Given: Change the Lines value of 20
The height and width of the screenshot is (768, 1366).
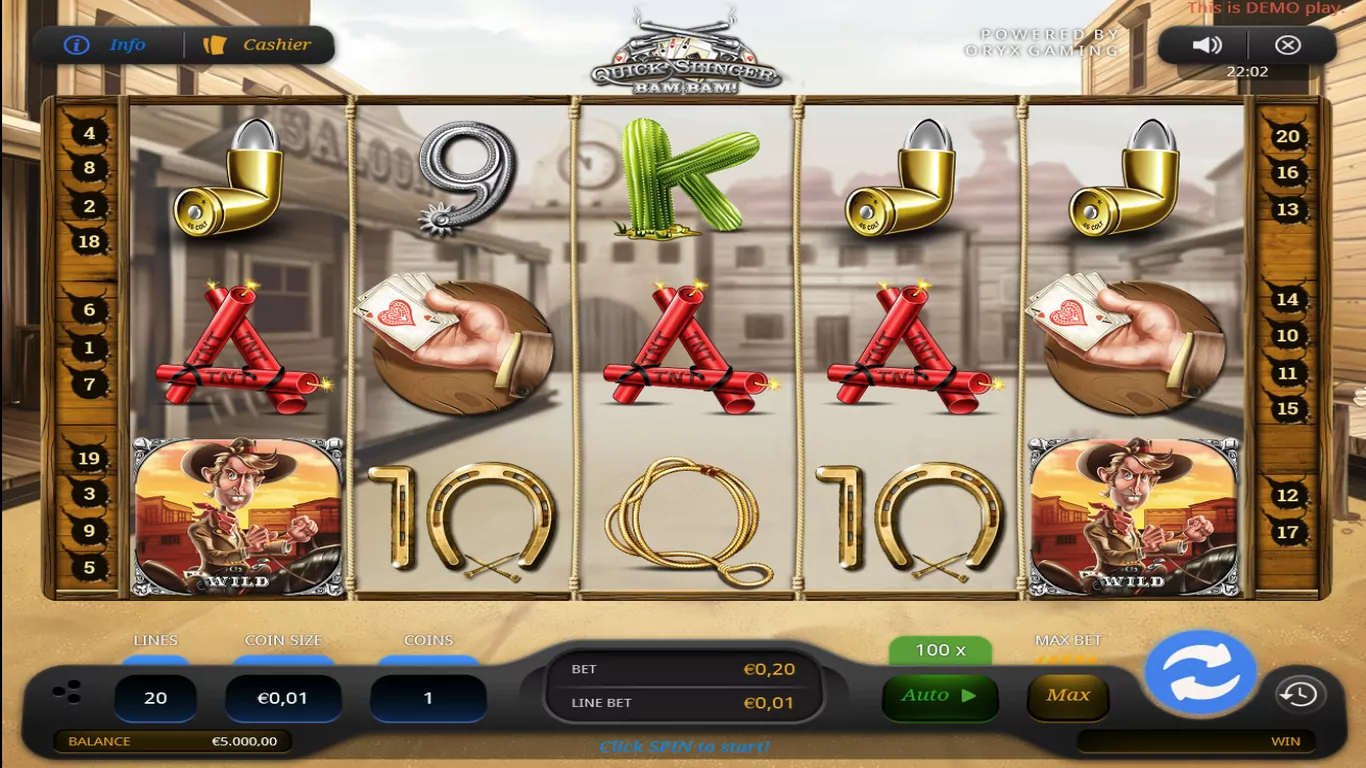Looking at the screenshot, I should 155,698.
